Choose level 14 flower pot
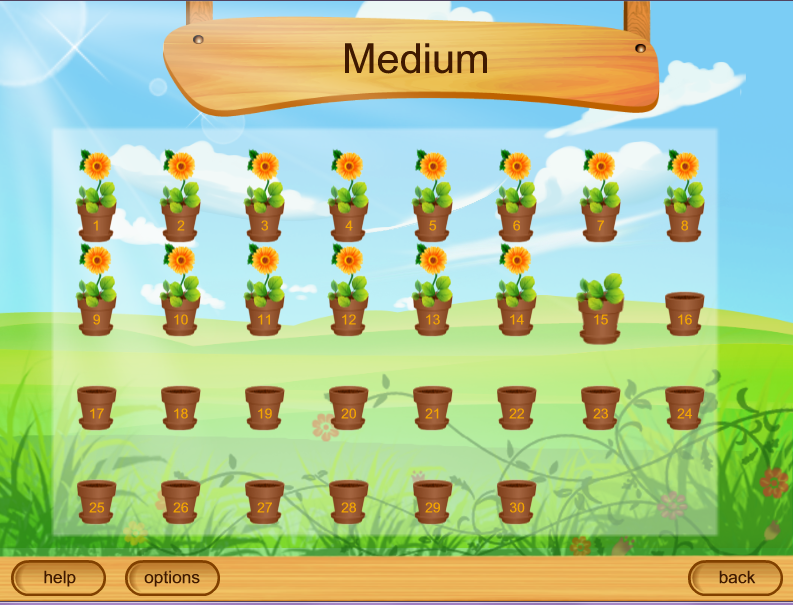 516,313
